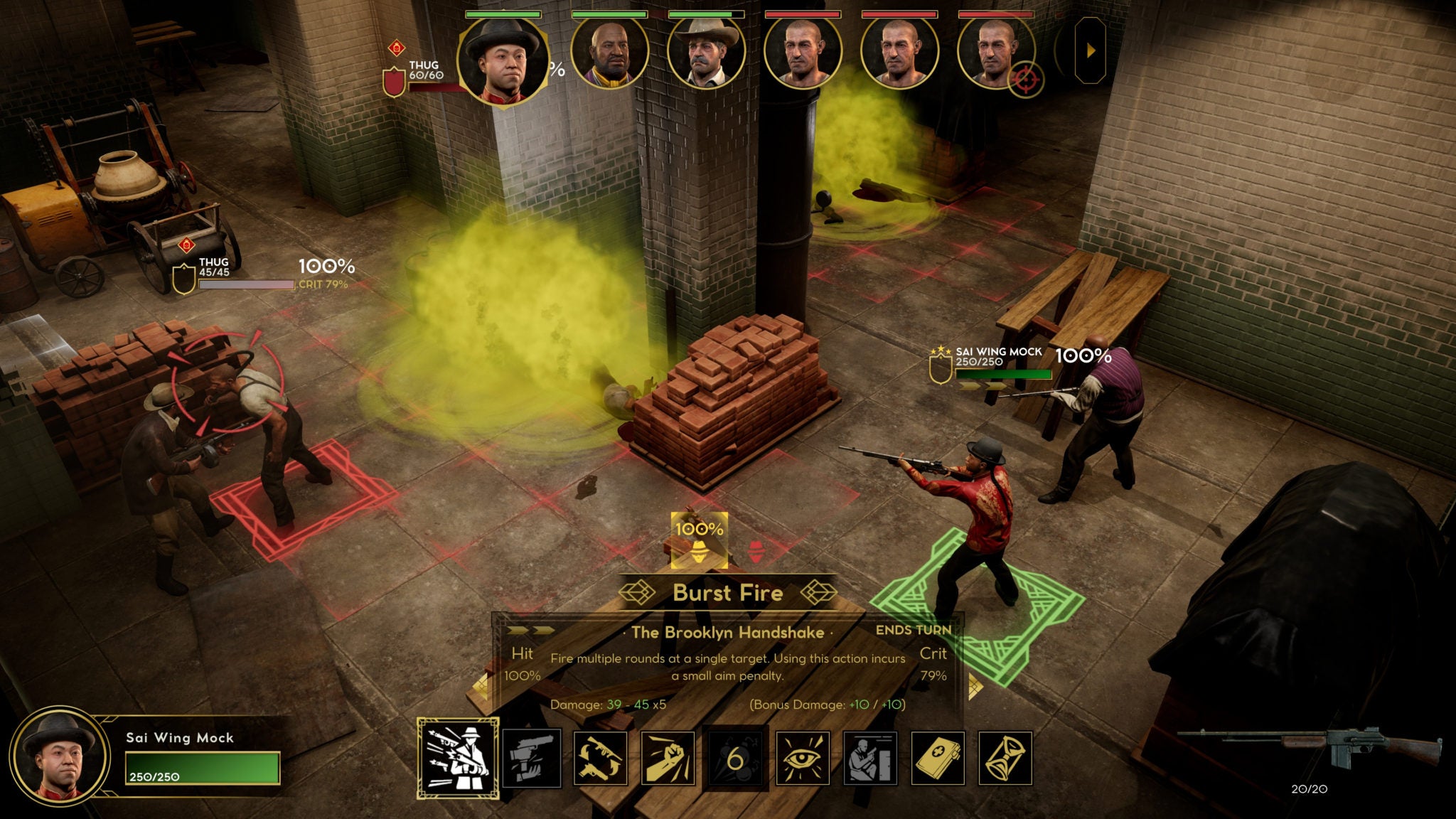This screenshot has height=819, width=1456.
Task: Choose the melee punch ability
Action: pos(668,759)
